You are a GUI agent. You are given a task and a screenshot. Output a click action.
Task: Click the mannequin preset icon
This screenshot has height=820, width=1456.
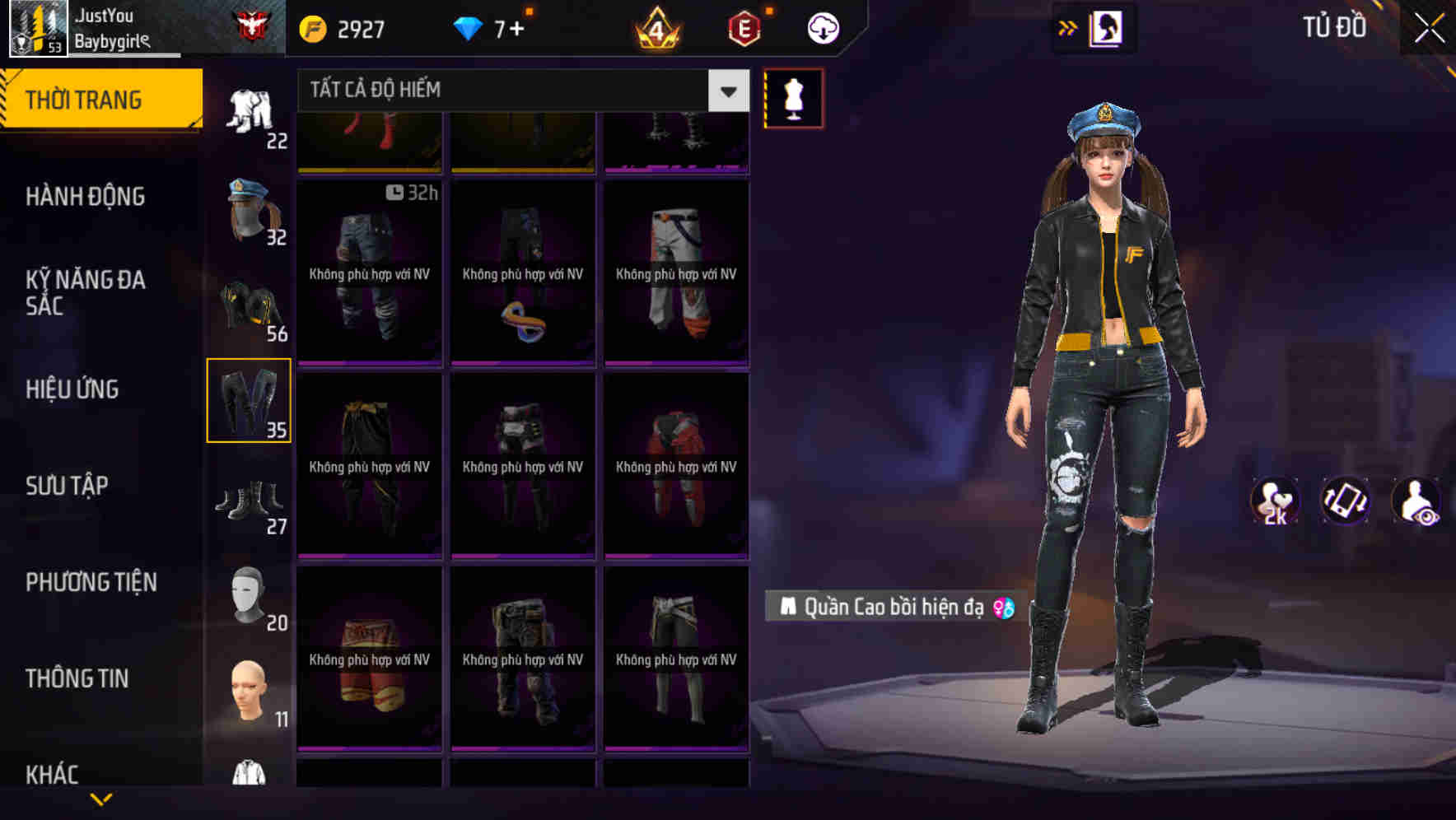click(793, 99)
